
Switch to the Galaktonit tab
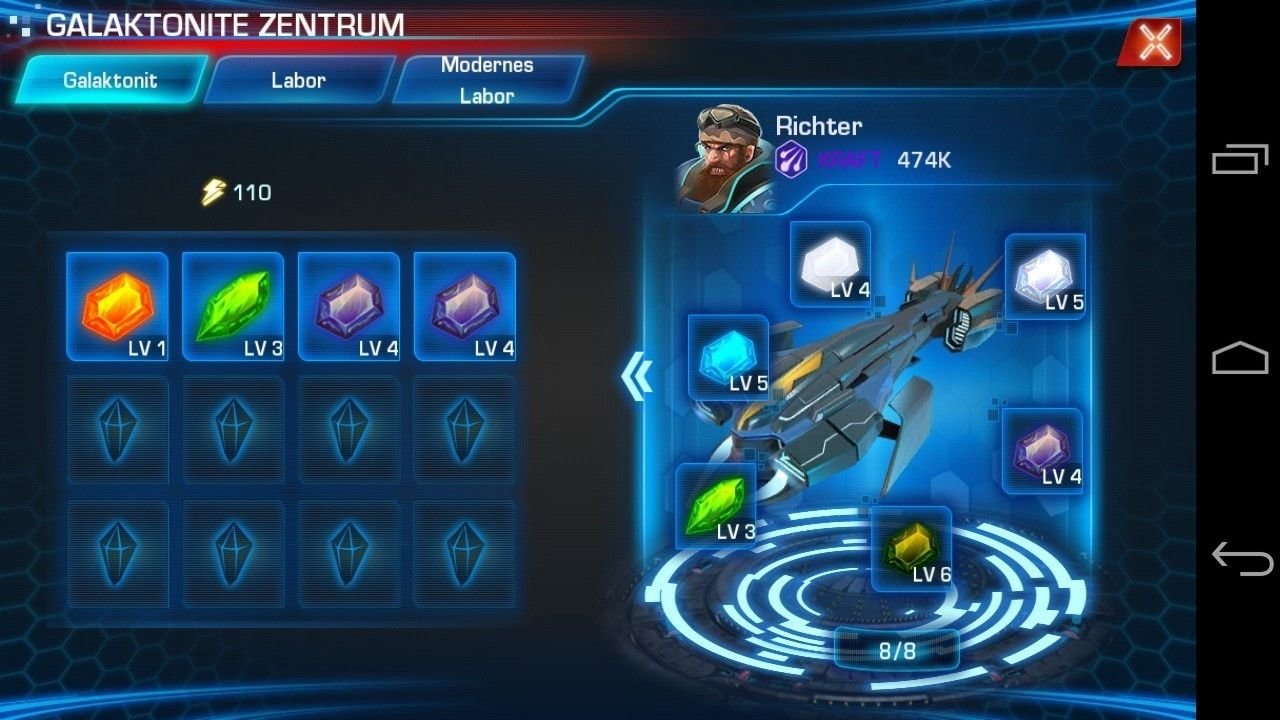[110, 80]
